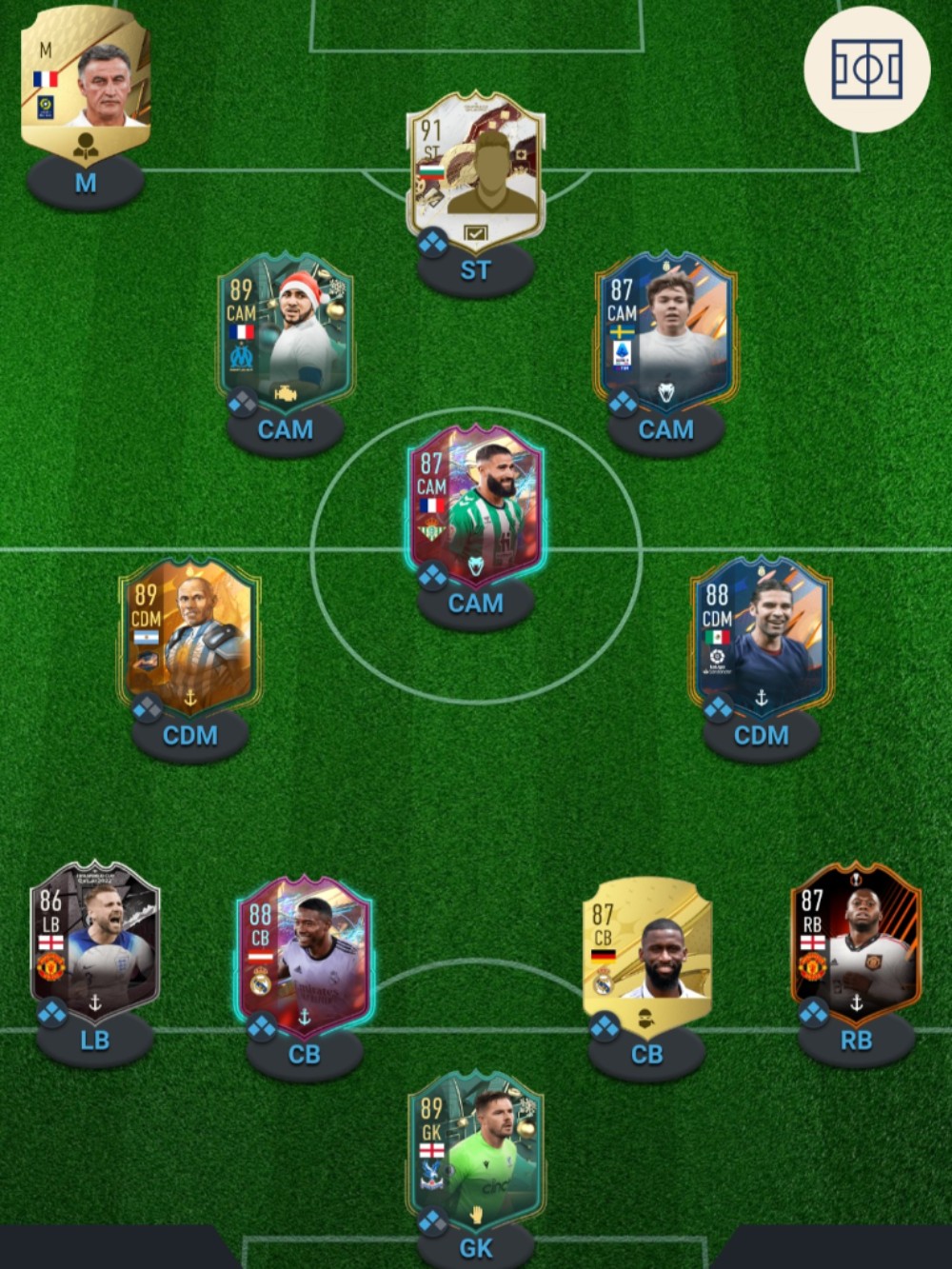
Task: Choose the gold 87 CB German card
Action: (x=647, y=955)
